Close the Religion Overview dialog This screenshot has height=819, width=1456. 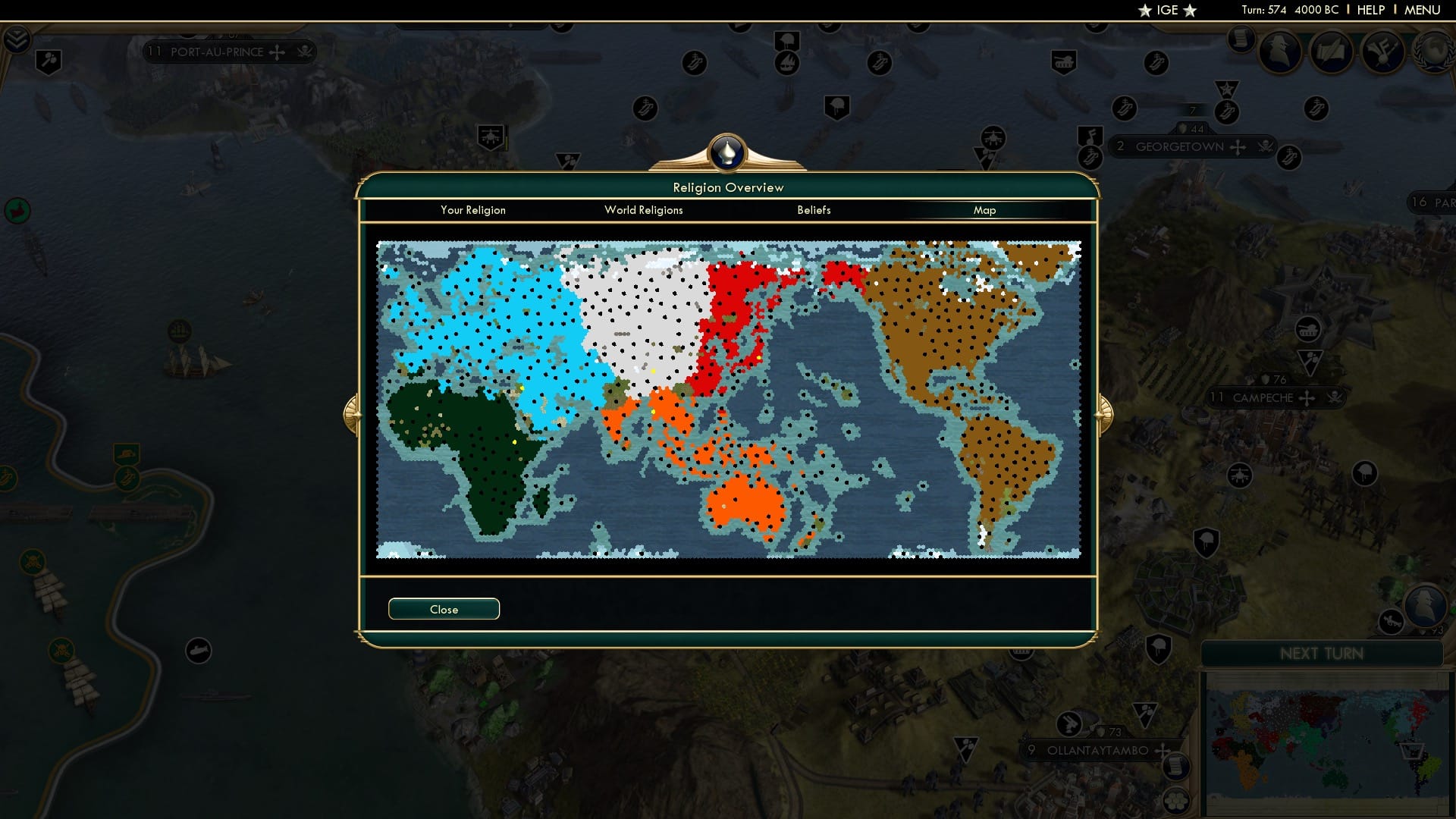pos(444,609)
